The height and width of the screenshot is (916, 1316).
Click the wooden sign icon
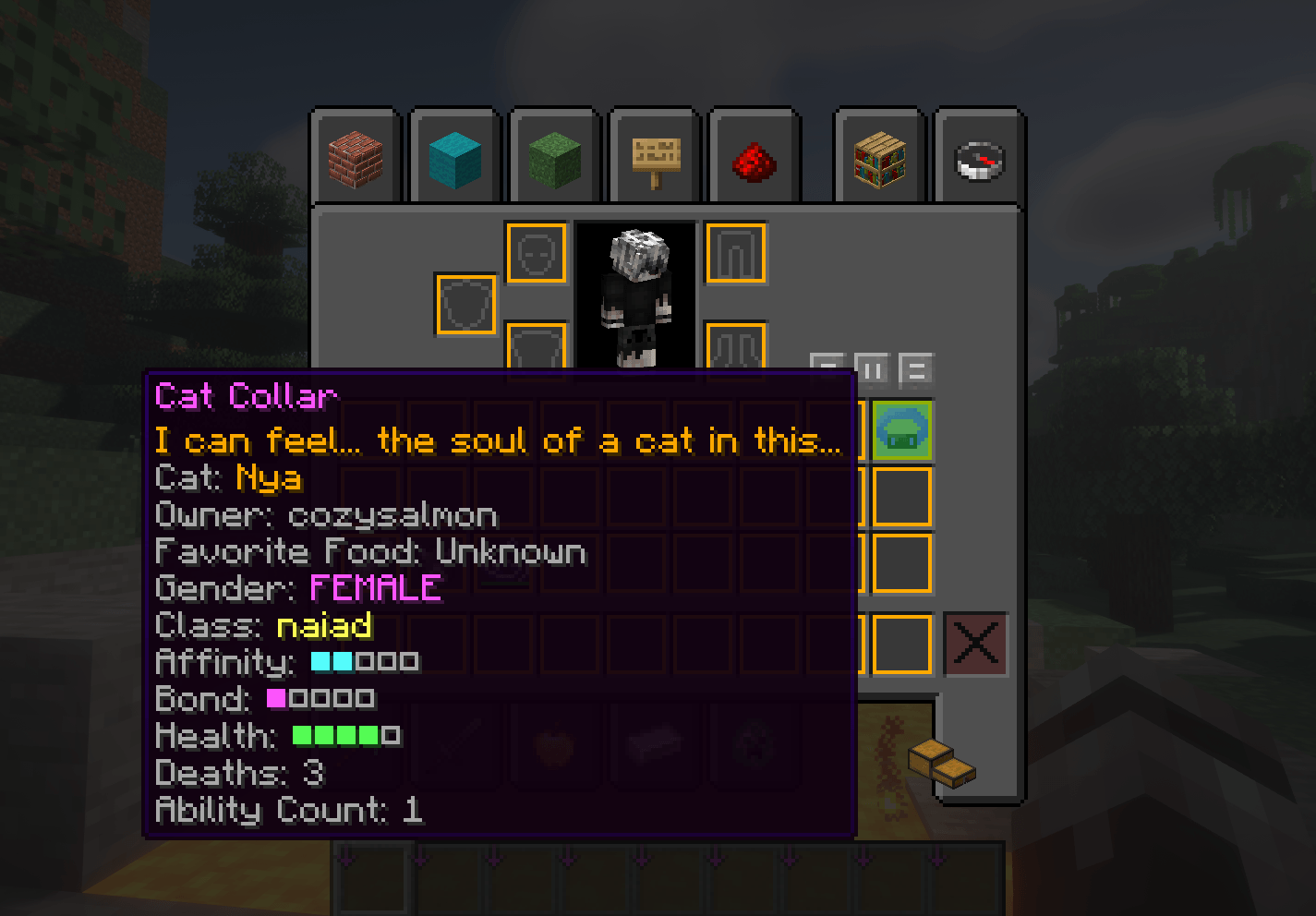(653, 157)
